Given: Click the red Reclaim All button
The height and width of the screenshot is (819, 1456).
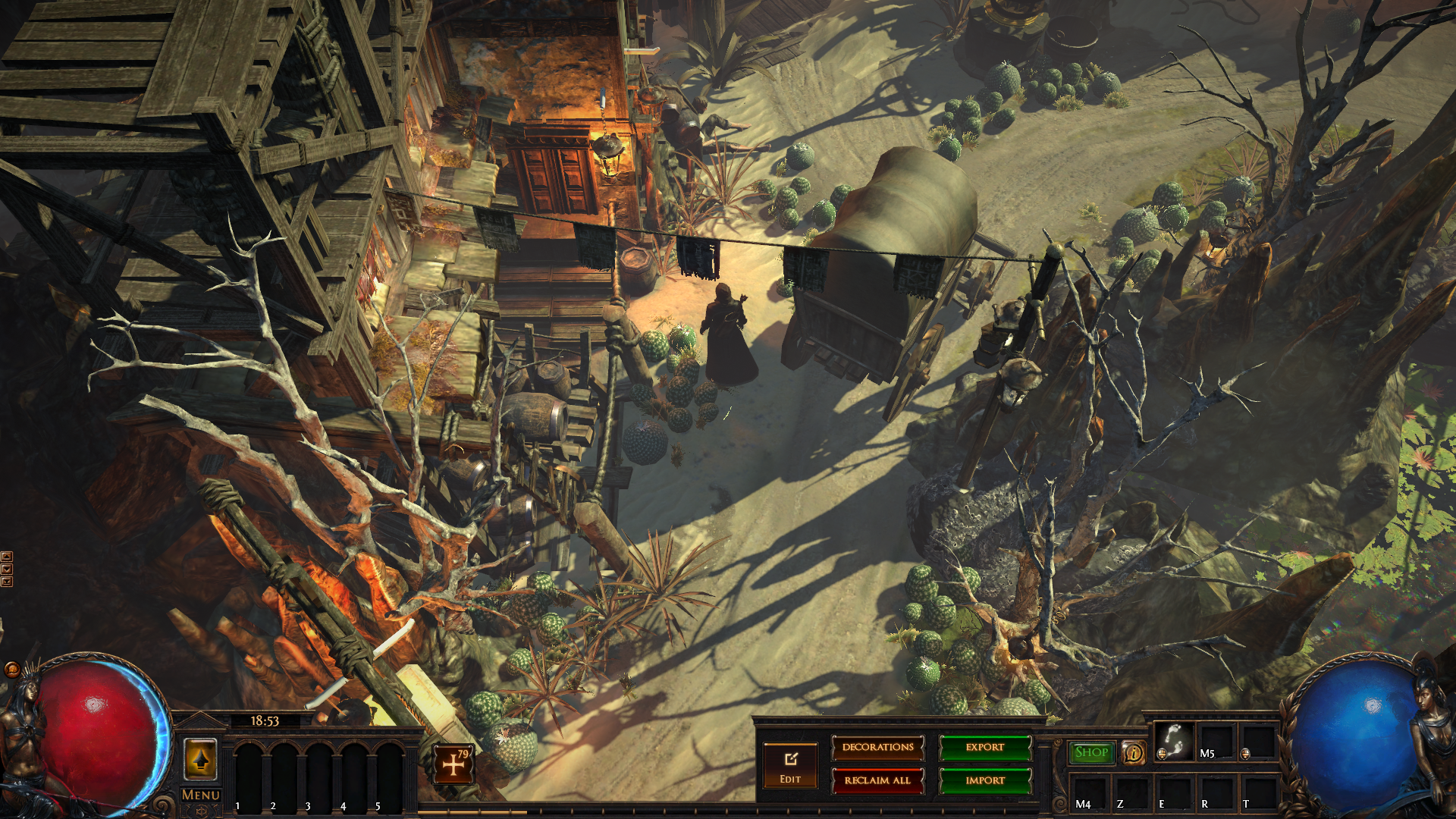Looking at the screenshot, I should (877, 780).
